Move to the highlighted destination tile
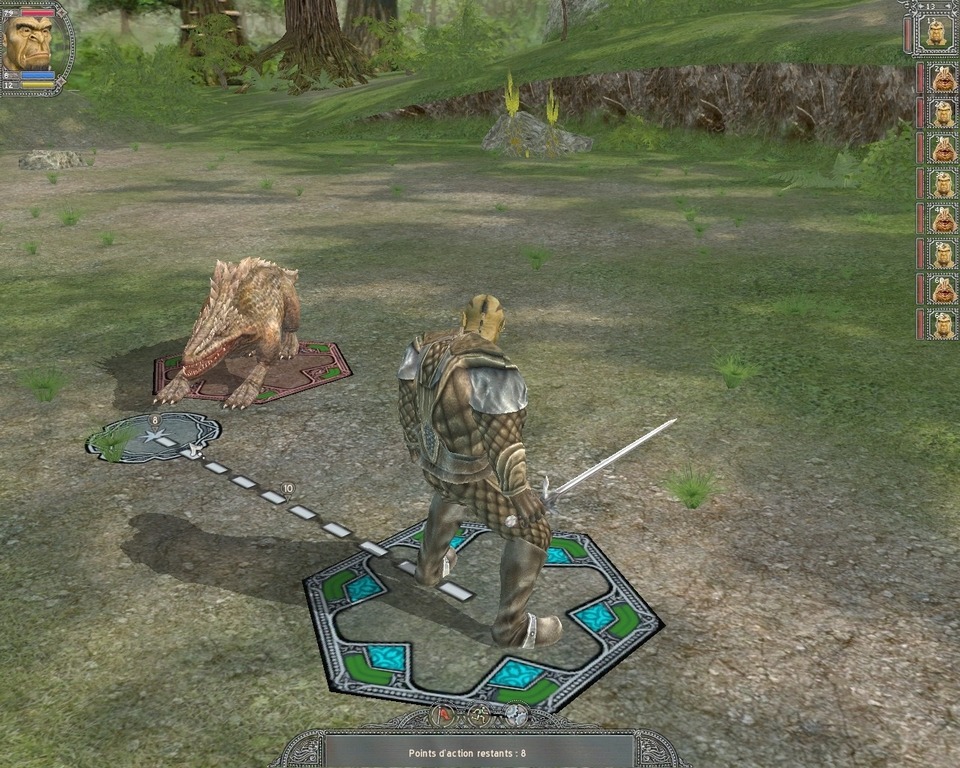Screen dimensions: 960x768 pyautogui.click(x=153, y=438)
